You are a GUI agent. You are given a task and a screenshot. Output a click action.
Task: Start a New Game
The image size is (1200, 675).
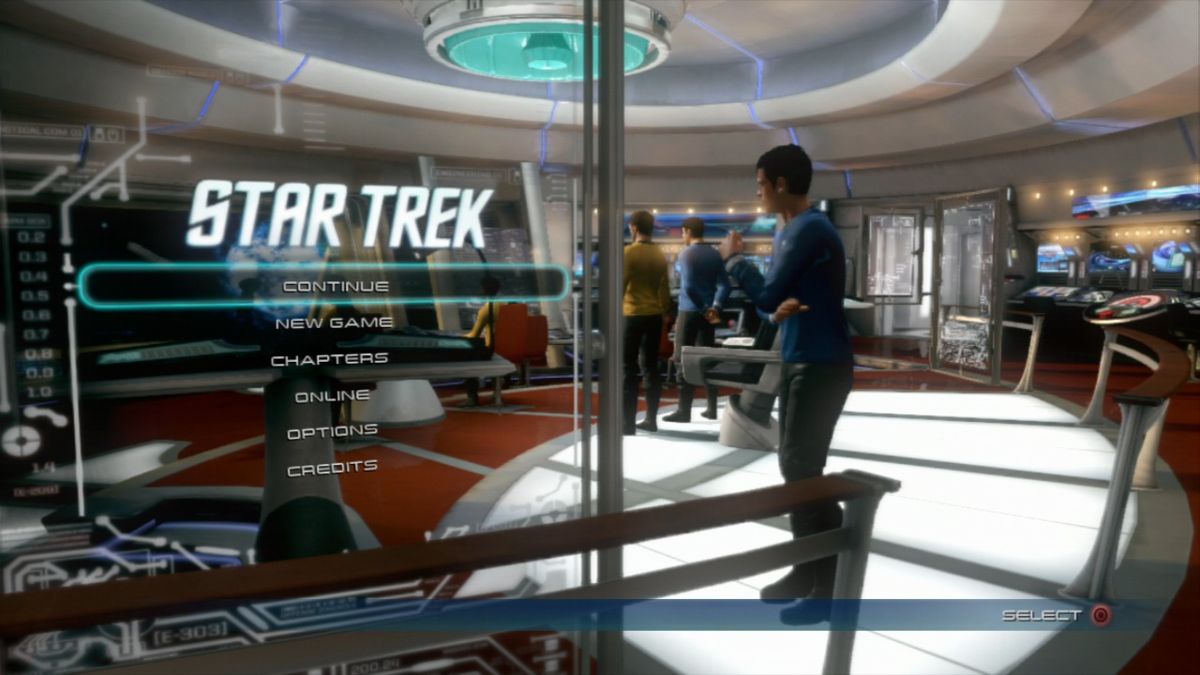tap(334, 322)
